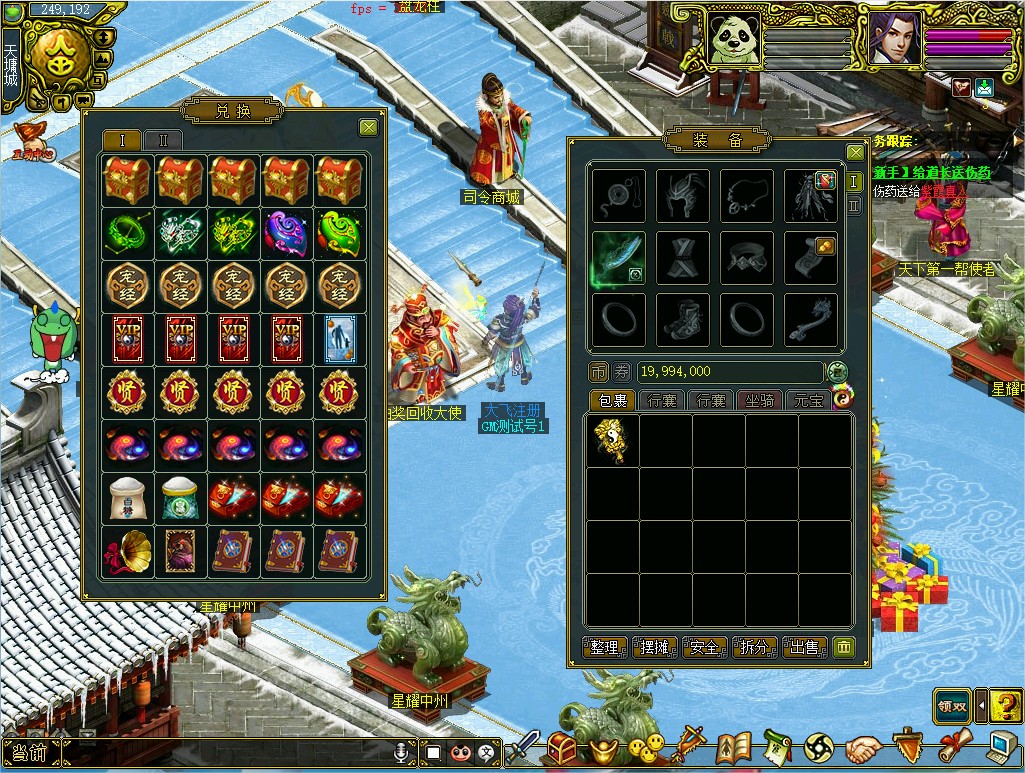This screenshot has height=773, width=1025.
Task: Select the golden yin-yang charm in bag
Action: pos(612,440)
